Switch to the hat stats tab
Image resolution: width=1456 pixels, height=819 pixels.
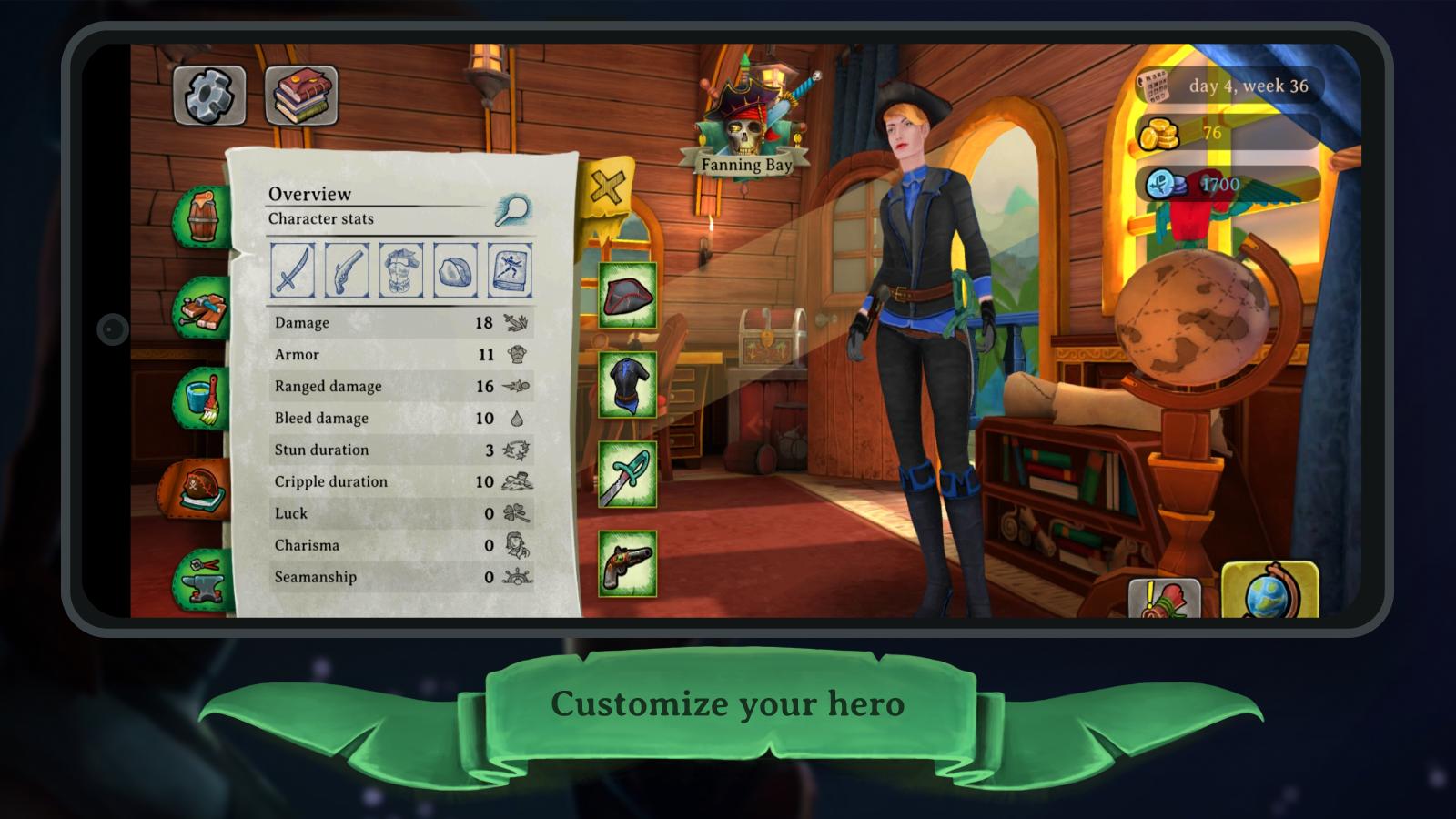[456, 270]
